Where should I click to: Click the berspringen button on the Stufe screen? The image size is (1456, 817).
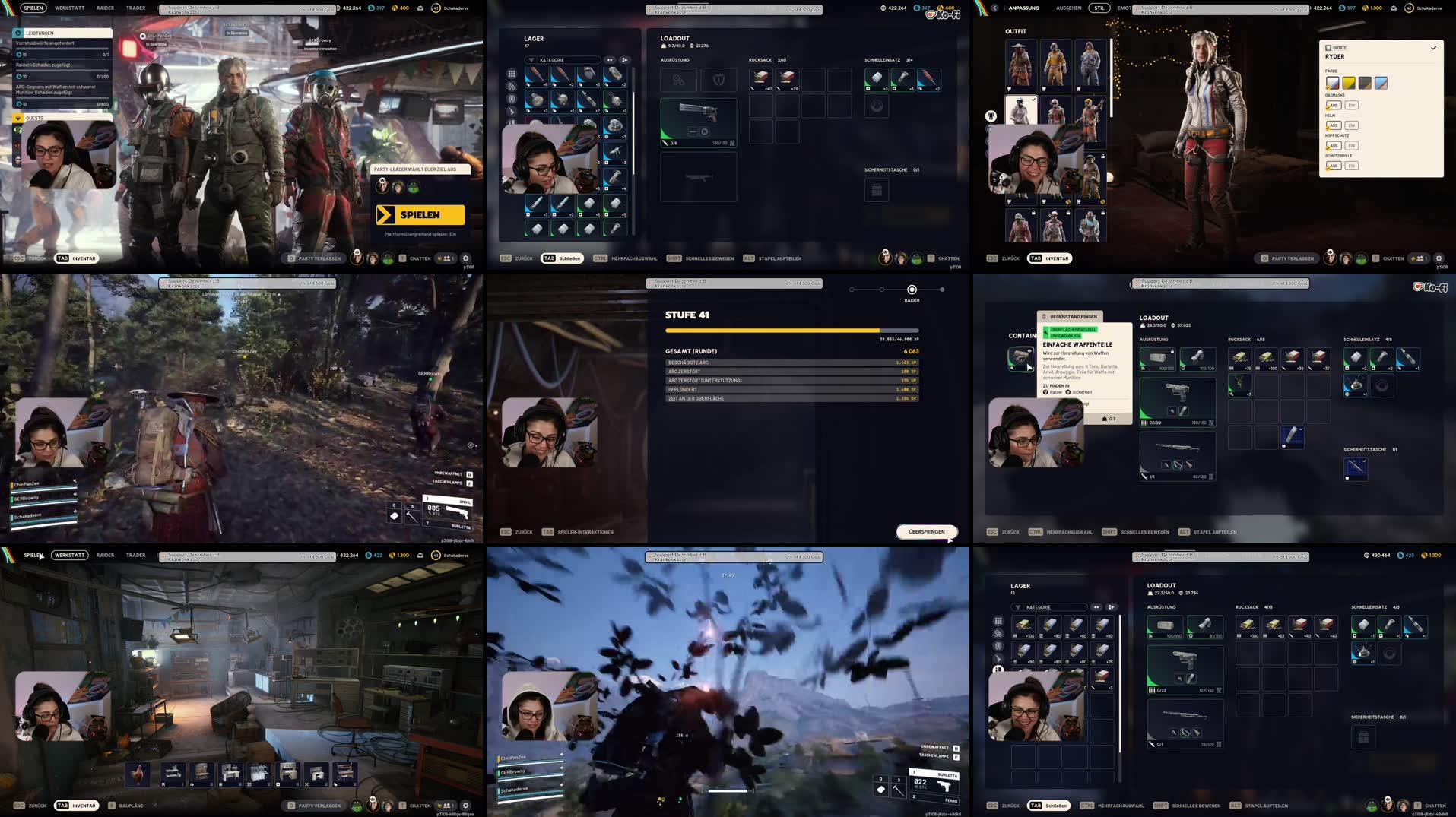925,532
